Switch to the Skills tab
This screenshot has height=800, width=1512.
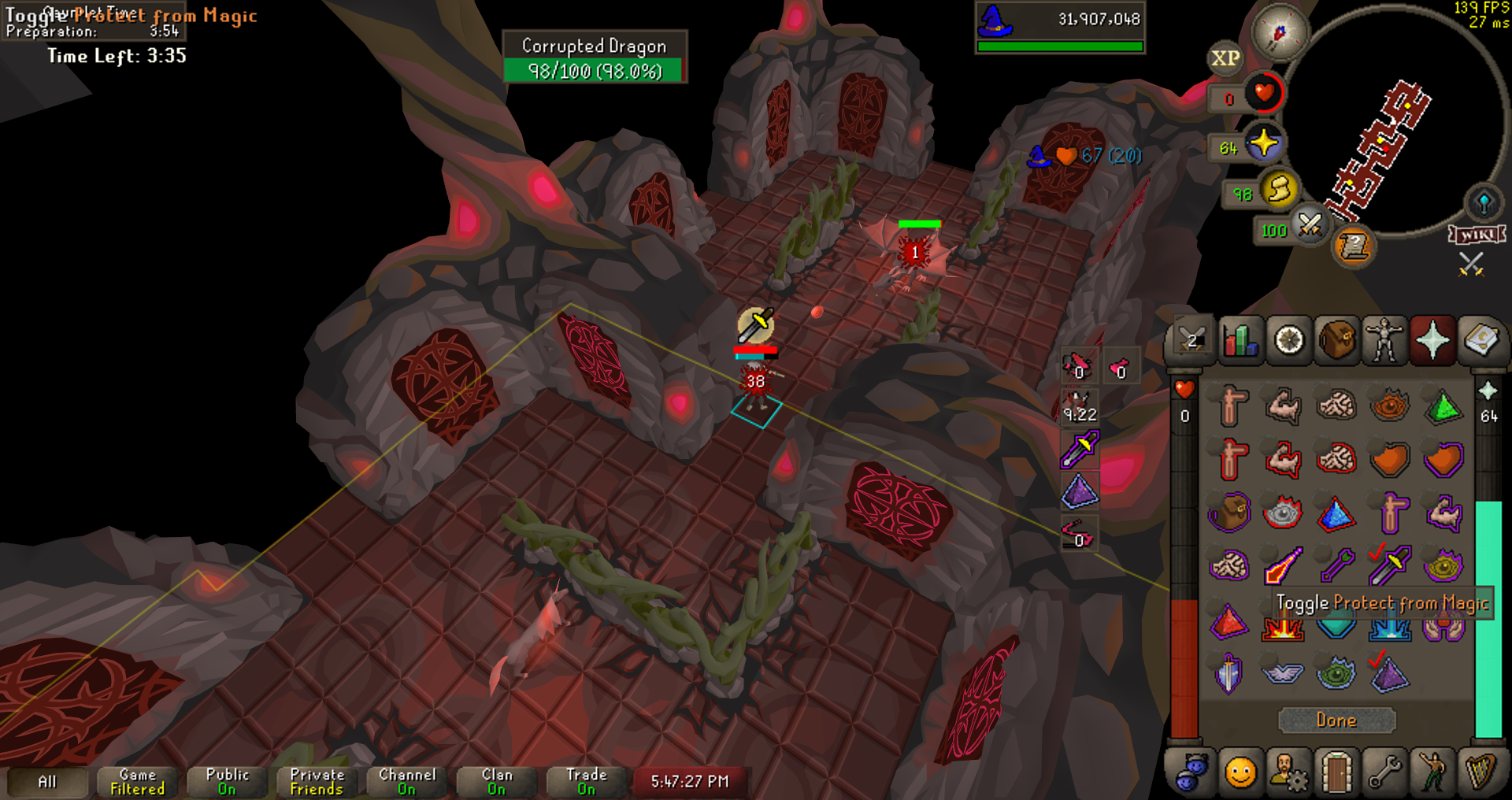coord(1240,341)
